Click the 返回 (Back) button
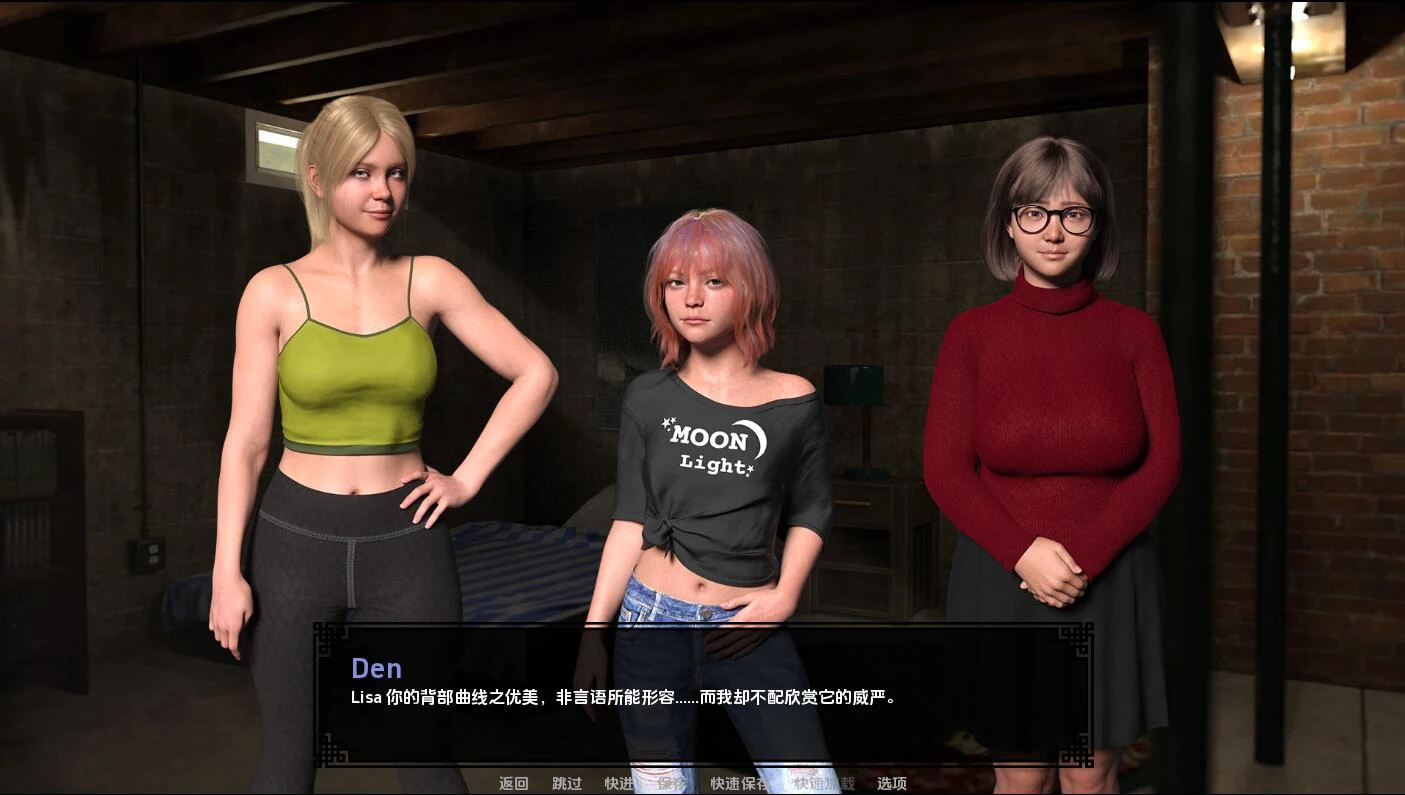The height and width of the screenshot is (795, 1405). pyautogui.click(x=512, y=783)
